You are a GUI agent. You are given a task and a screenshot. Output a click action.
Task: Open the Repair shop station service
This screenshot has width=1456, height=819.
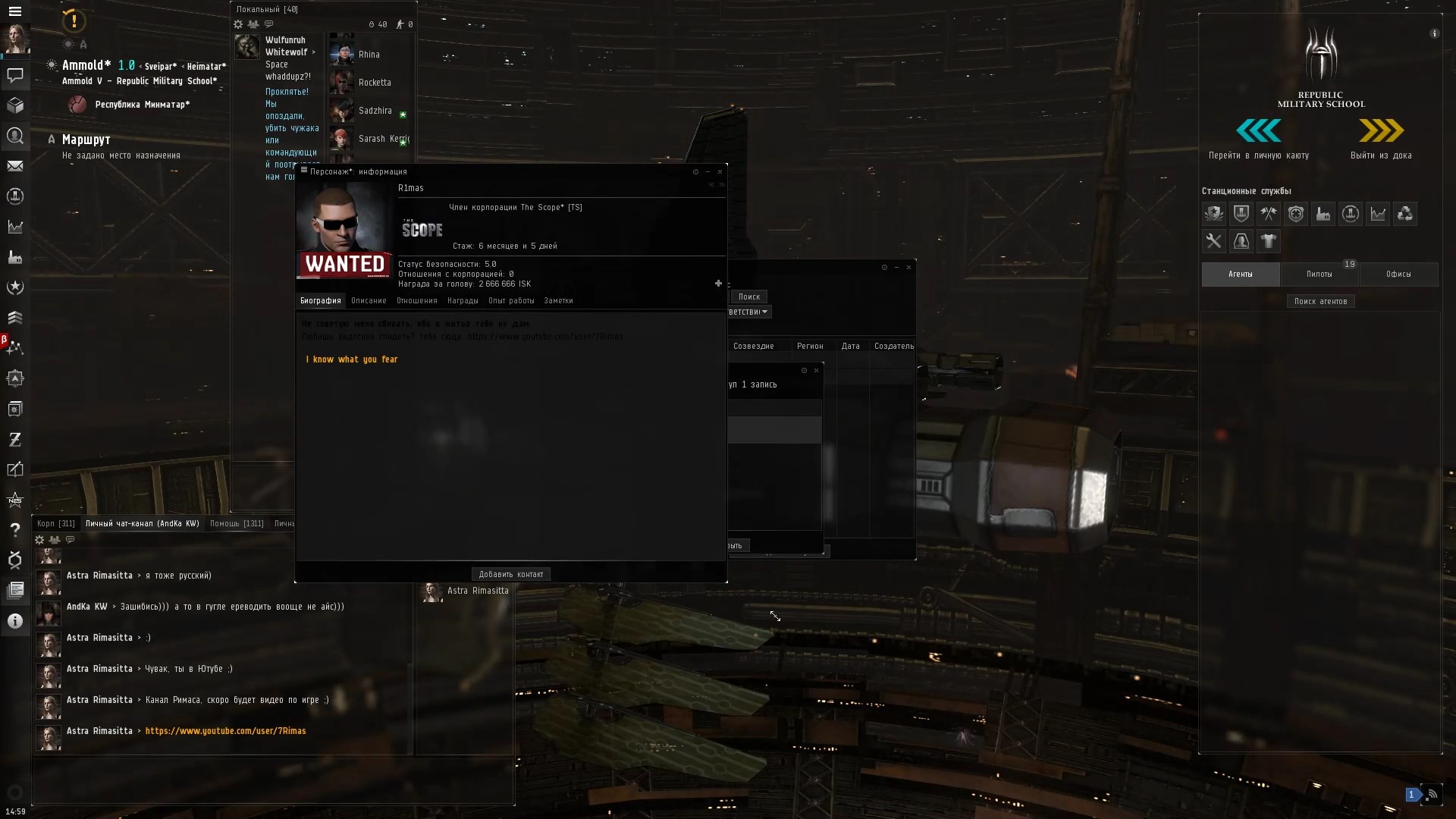pyautogui.click(x=1214, y=241)
